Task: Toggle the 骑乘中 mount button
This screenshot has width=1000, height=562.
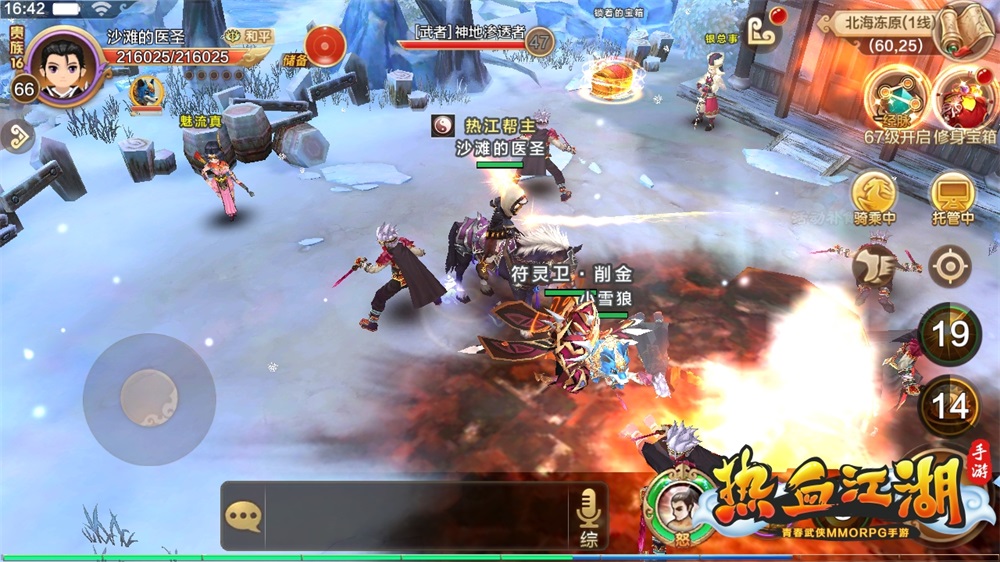Action: (x=873, y=196)
